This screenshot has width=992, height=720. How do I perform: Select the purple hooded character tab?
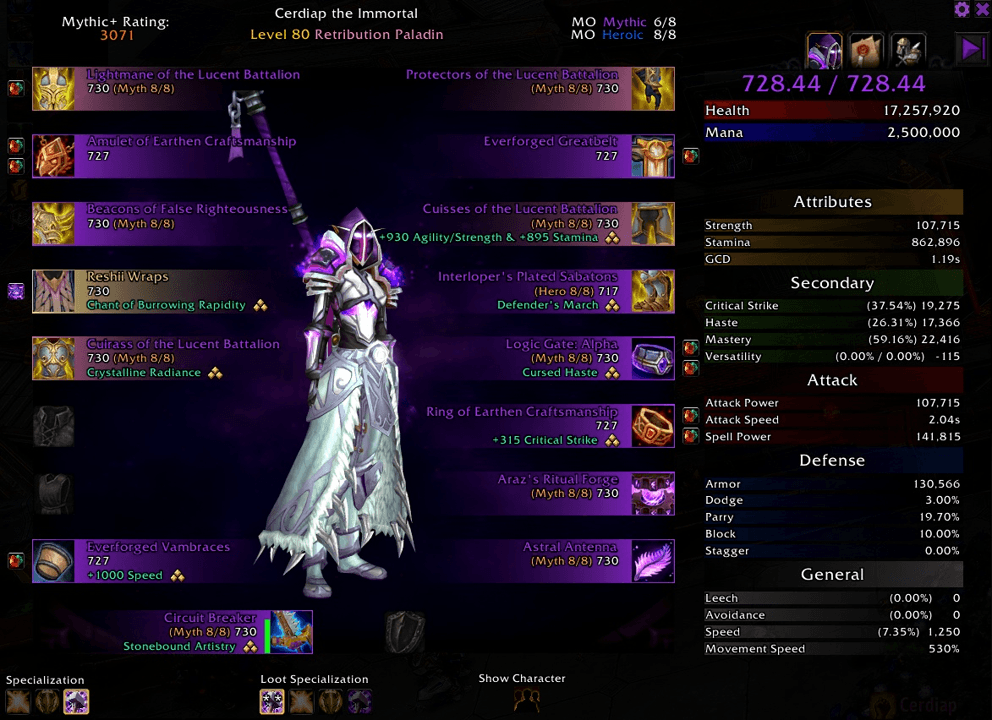pyautogui.click(x=825, y=50)
